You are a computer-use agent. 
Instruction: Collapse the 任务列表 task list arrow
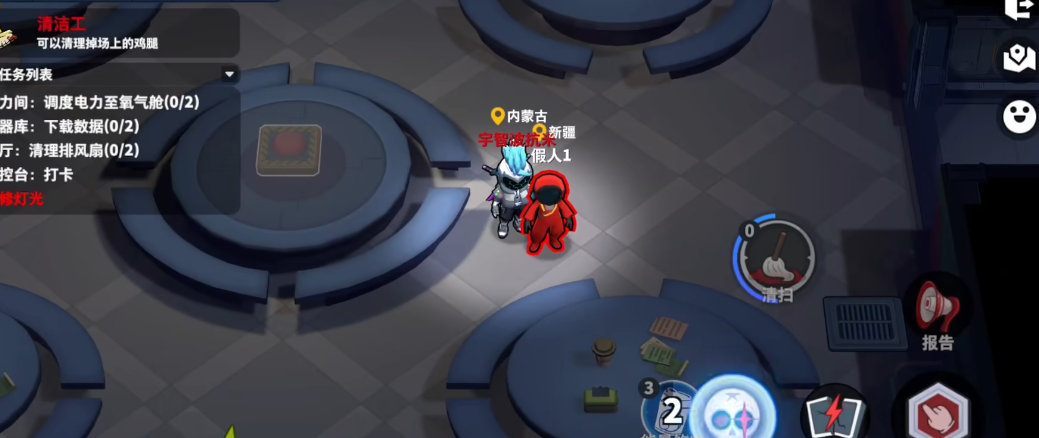pos(229,75)
